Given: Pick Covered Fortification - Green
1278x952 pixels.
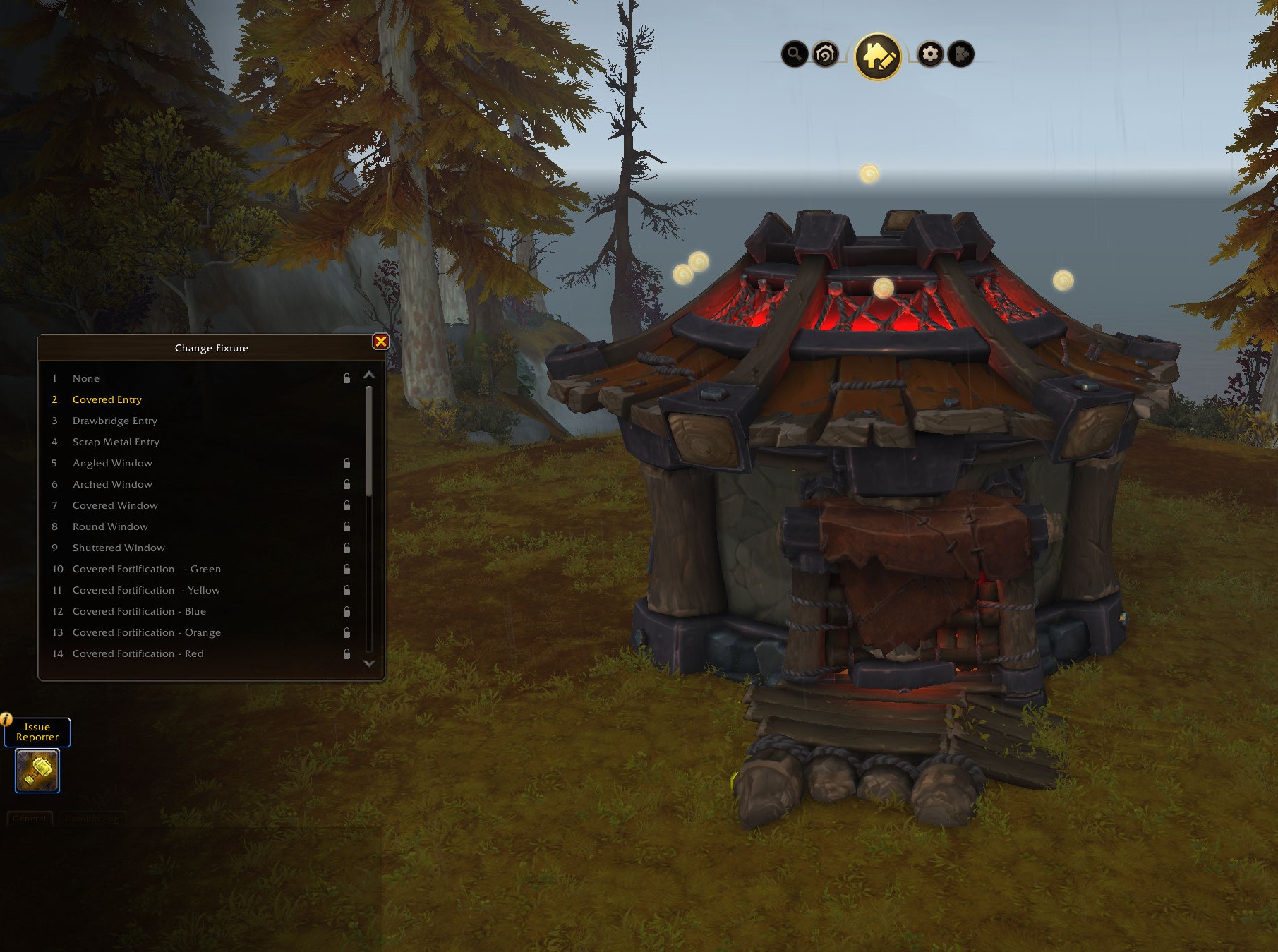Looking at the screenshot, I should (146, 569).
